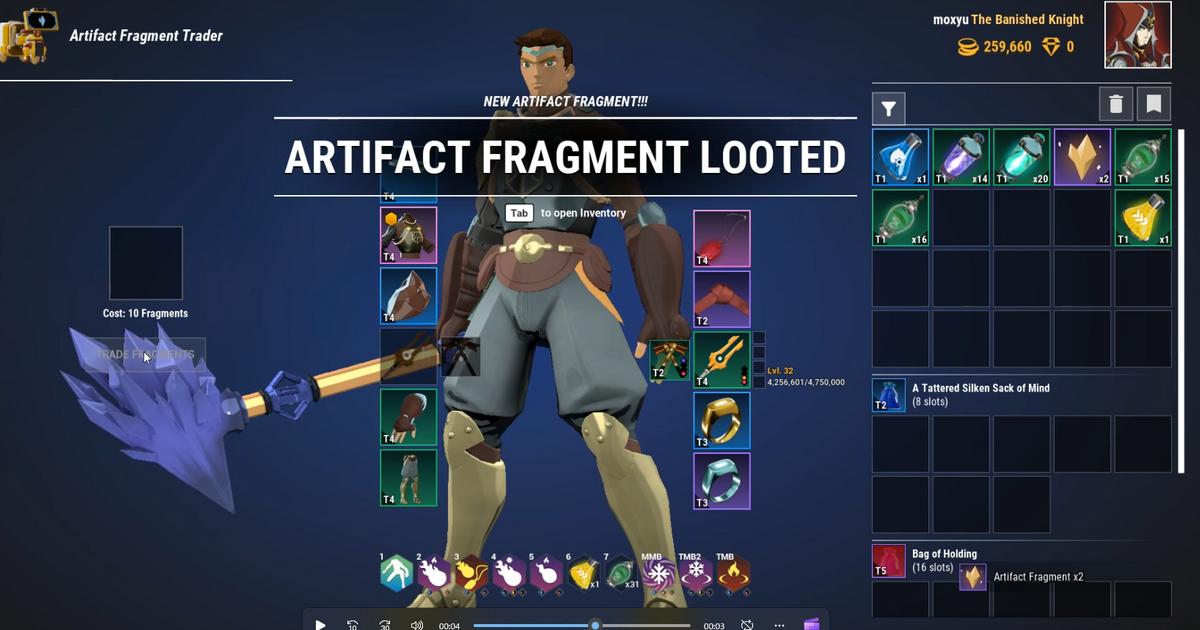Image resolution: width=1200 pixels, height=630 pixels.
Task: Choose the yellow potion in the inventory grid
Action: [1143, 218]
